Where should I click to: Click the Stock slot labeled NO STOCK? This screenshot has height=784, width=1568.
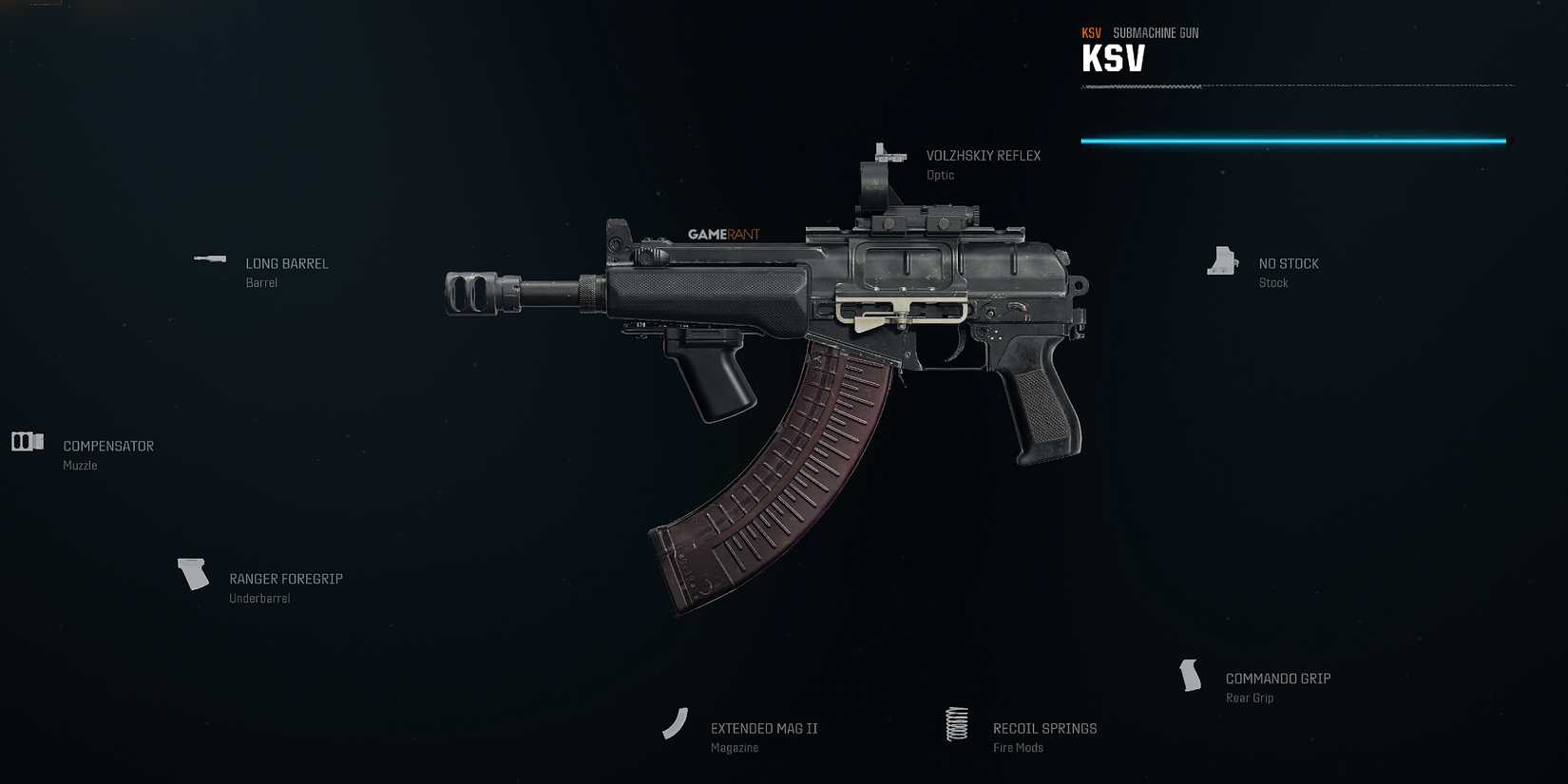(1289, 263)
